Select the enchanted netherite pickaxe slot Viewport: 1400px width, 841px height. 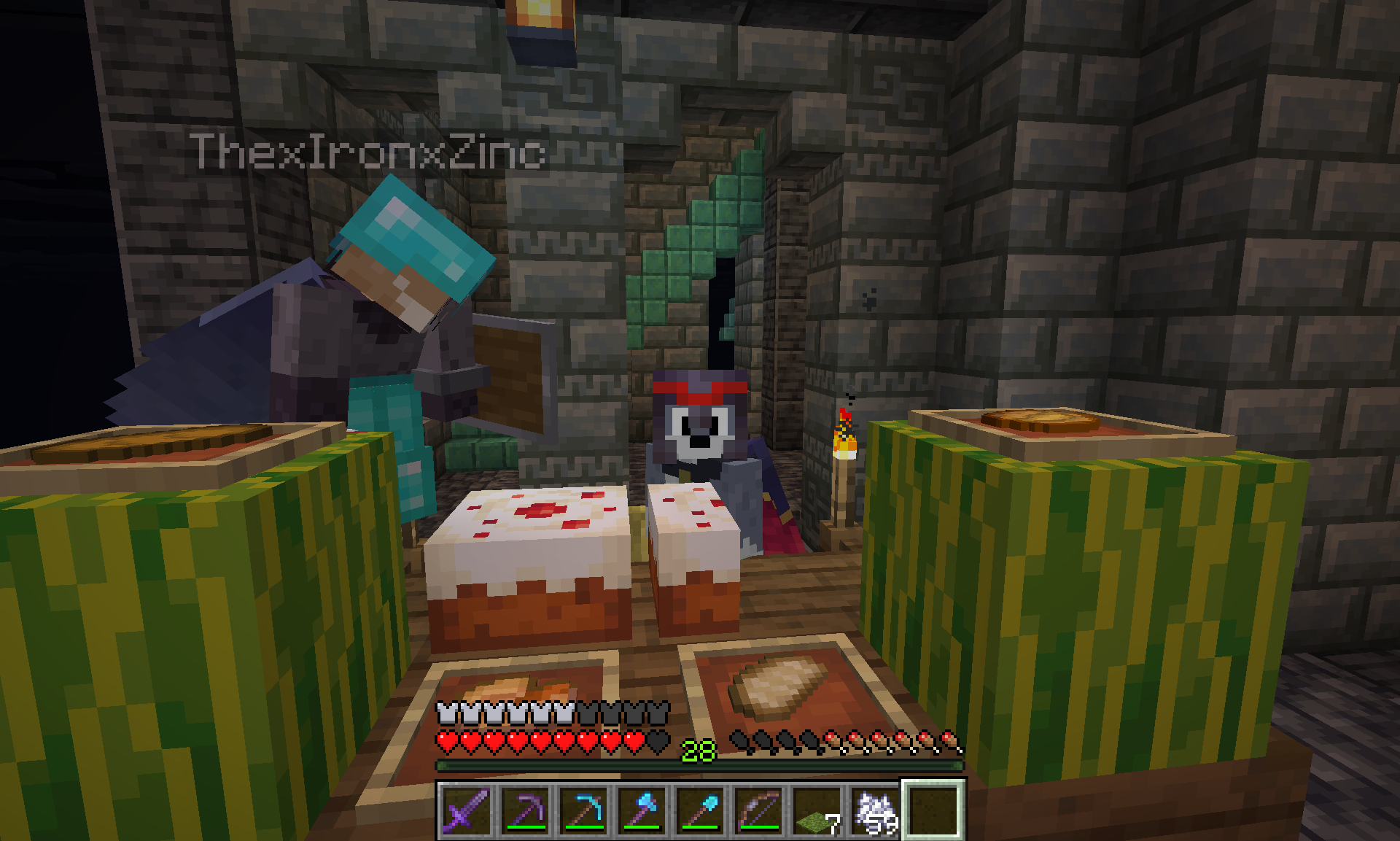(x=525, y=810)
